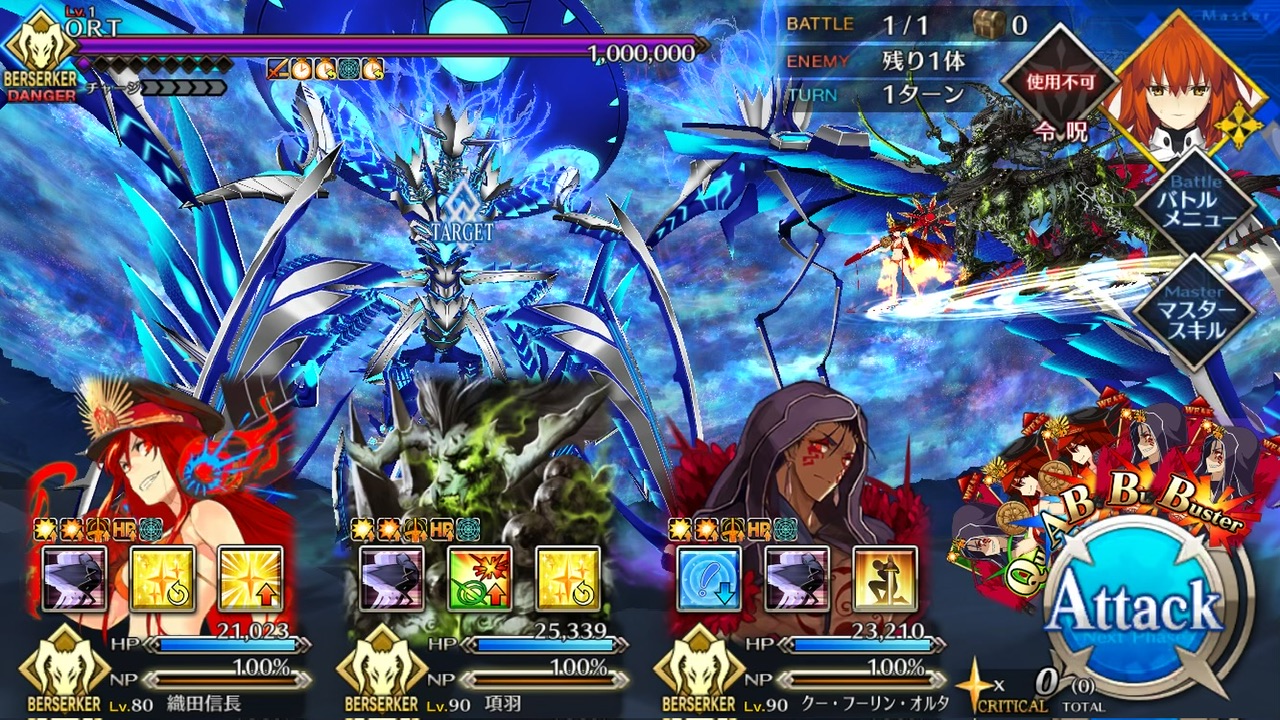1280x720 pixels.
Task: Trigger Oda Nobunaga's gold burst up-arrow skill
Action: [x=250, y=579]
